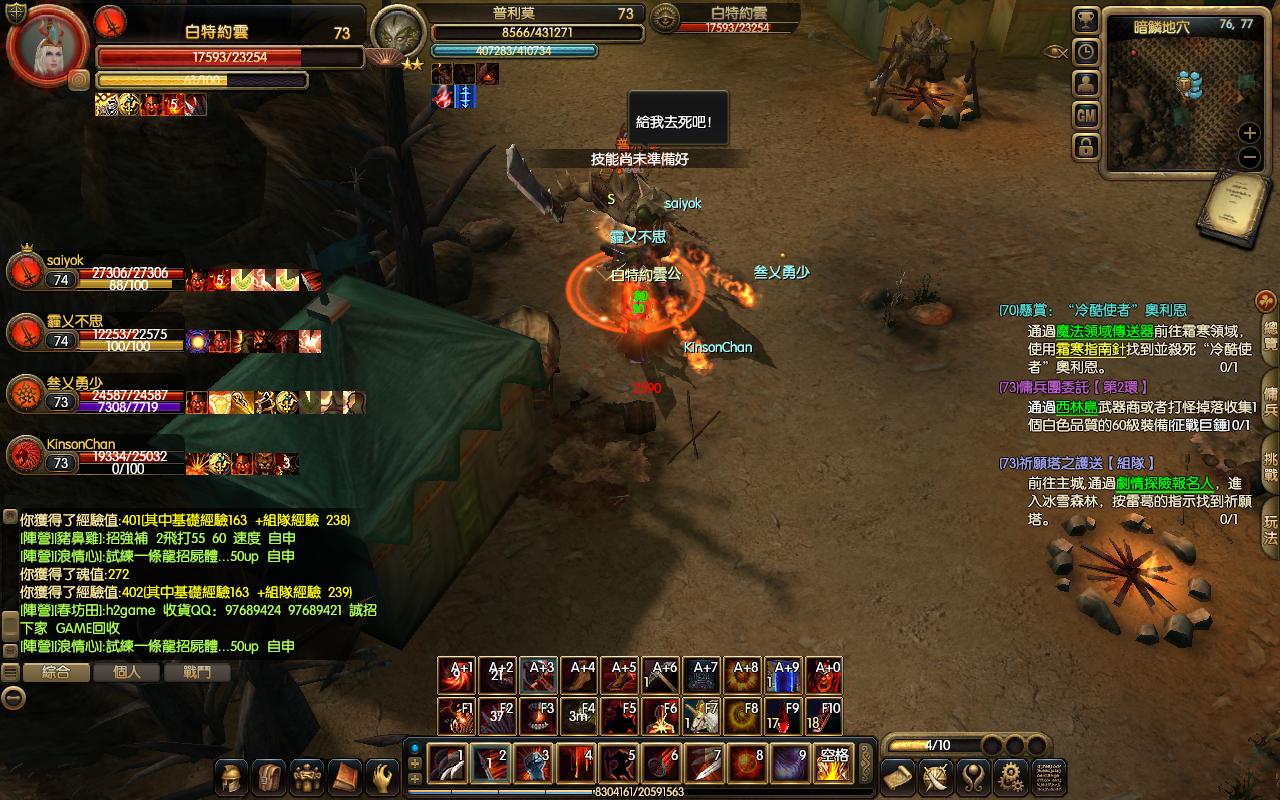Open the backpack inventory icon
1280x800 pixels.
(269, 776)
